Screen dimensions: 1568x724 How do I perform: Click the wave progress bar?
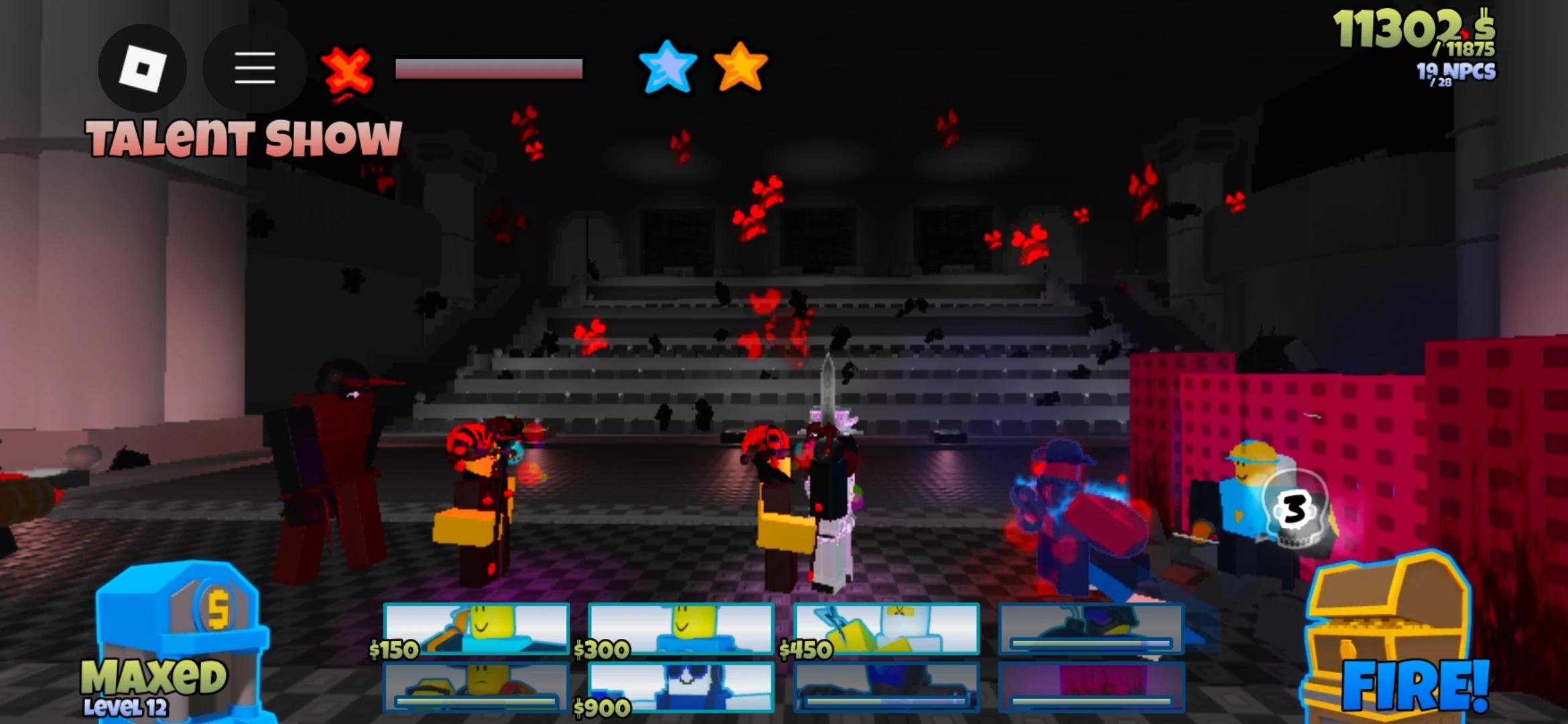tap(489, 67)
